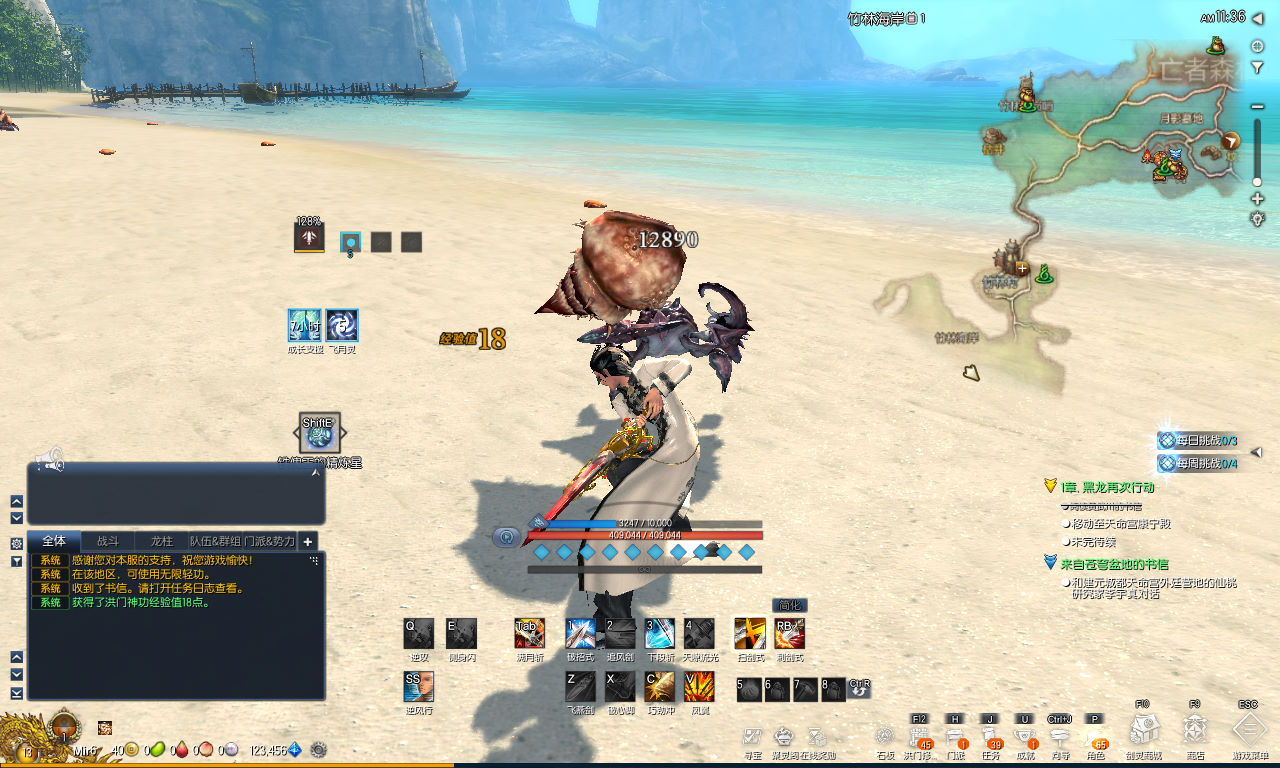This screenshot has width=1280, height=768.
Task: Use the 下段斩 skill on slot 3
Action: [x=659, y=633]
